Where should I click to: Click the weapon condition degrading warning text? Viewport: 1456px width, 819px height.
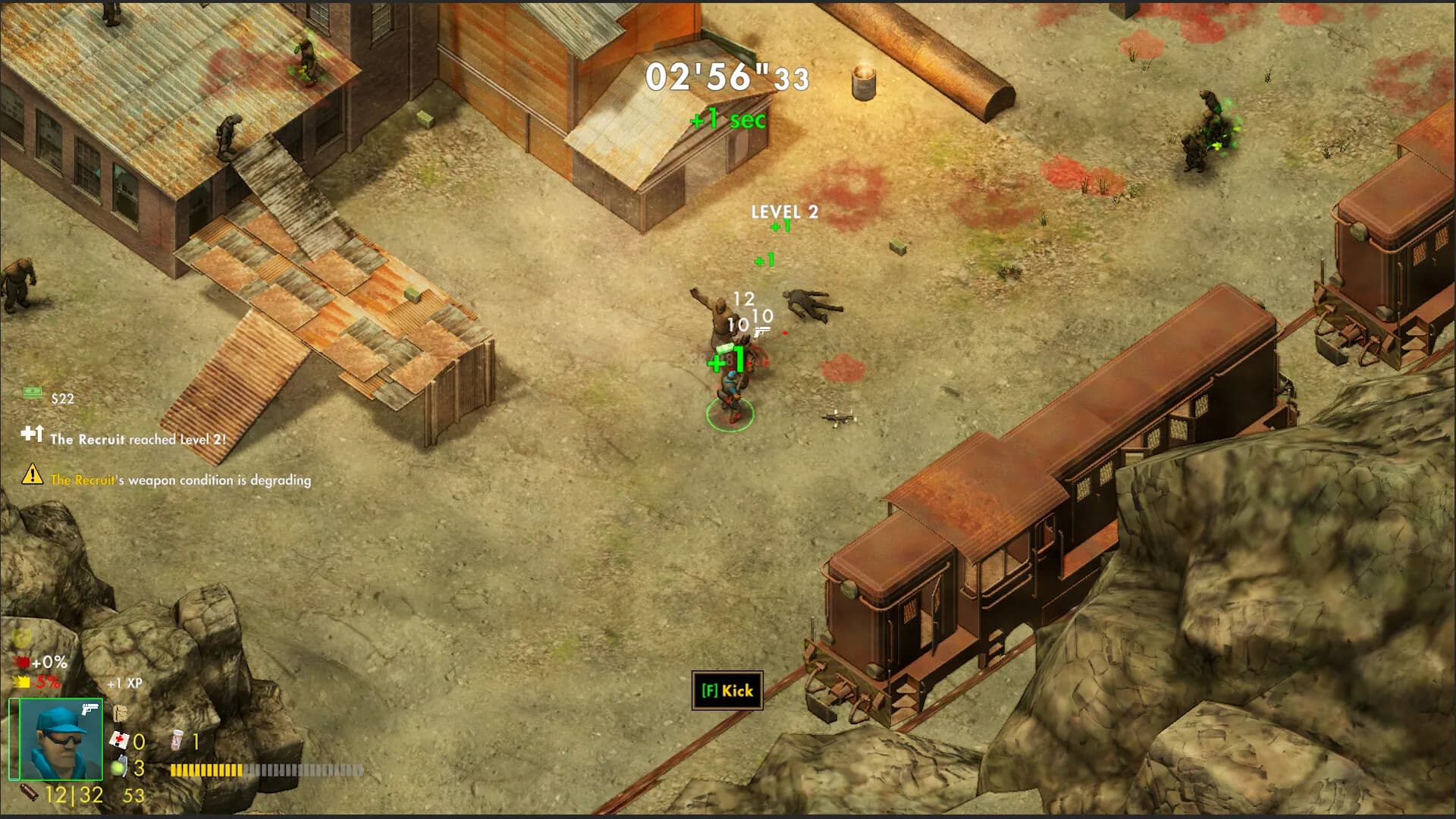click(180, 480)
